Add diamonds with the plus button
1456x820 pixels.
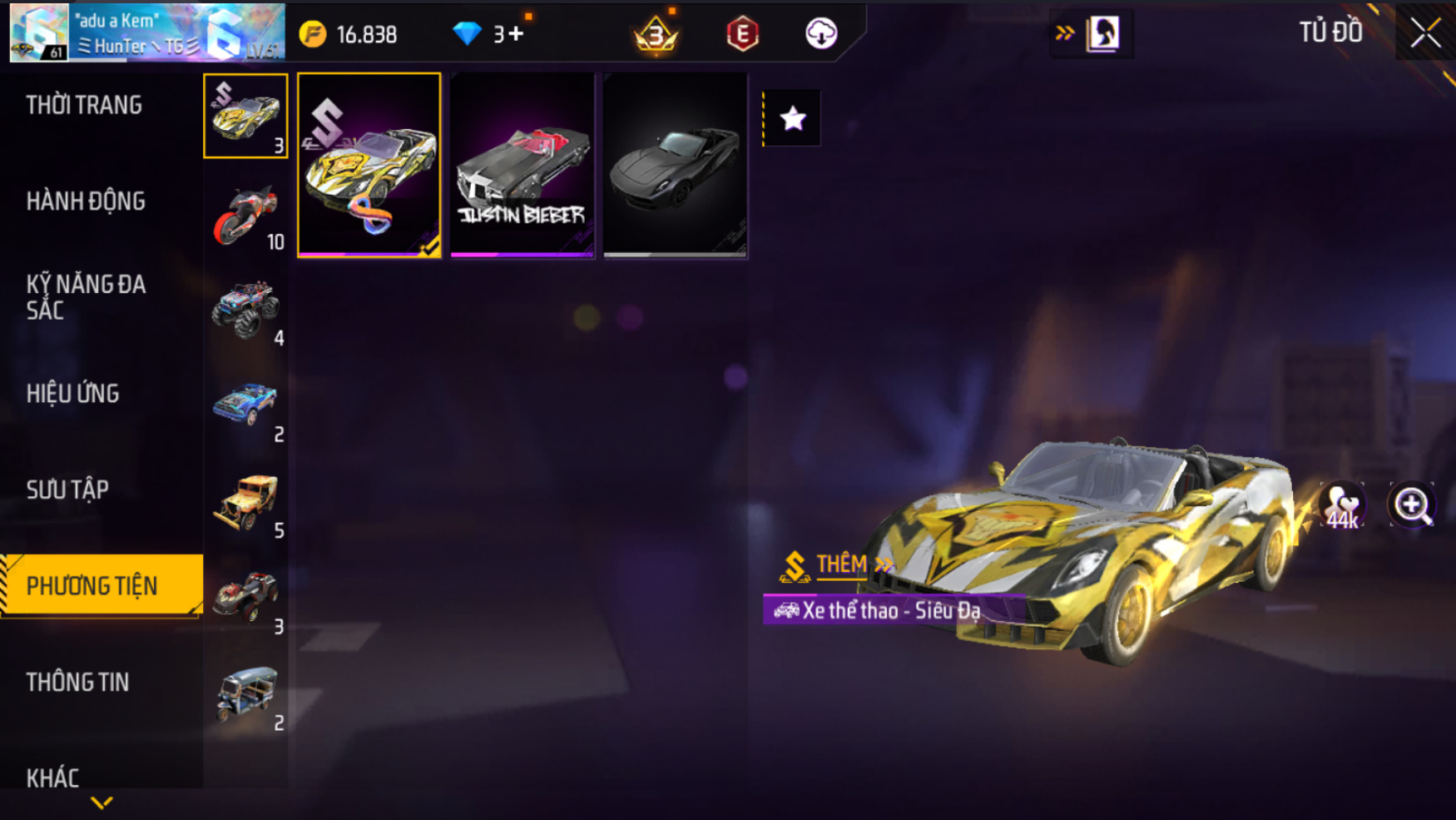[x=516, y=34]
